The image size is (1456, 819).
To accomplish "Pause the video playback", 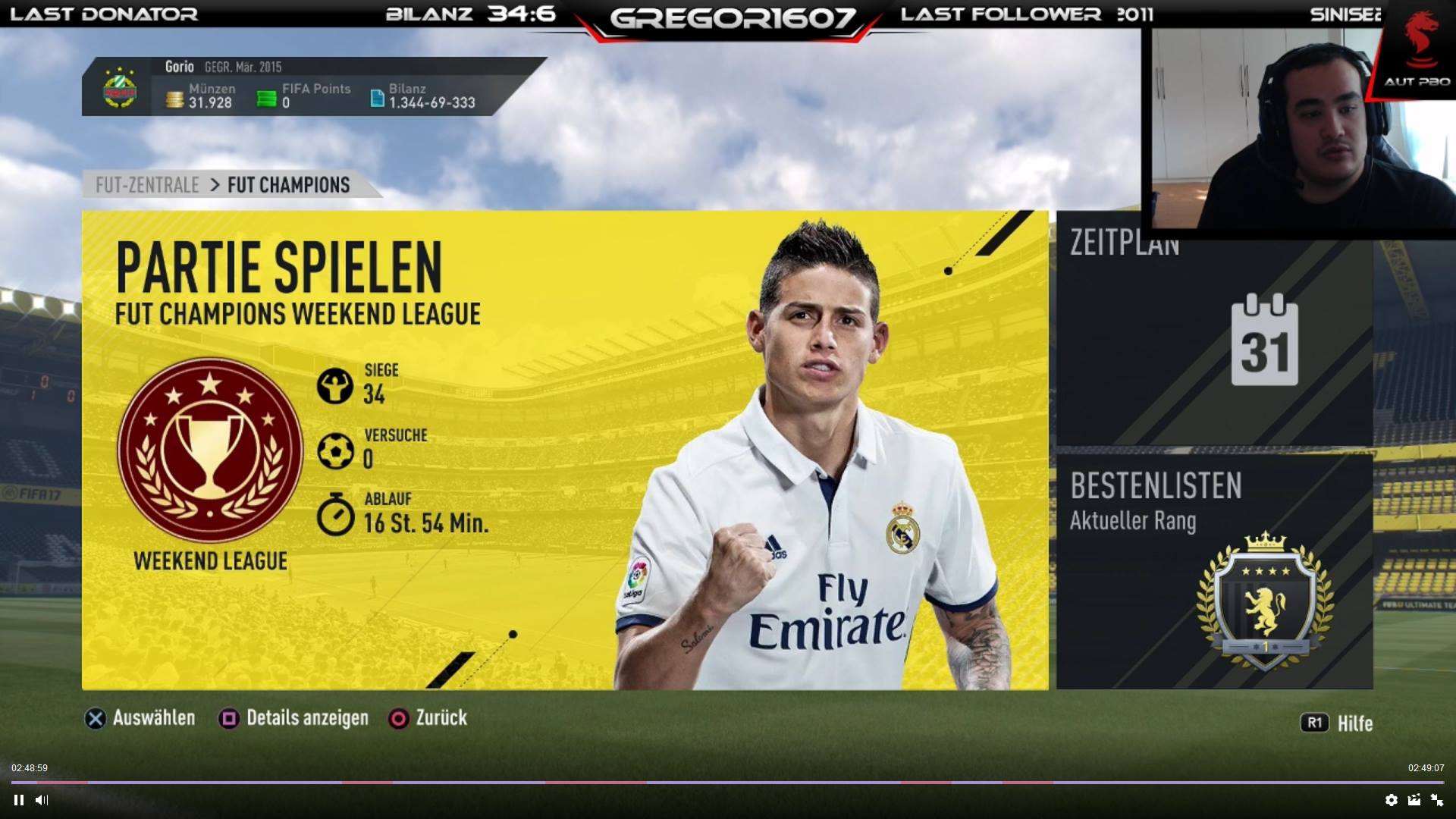I will click(x=19, y=800).
